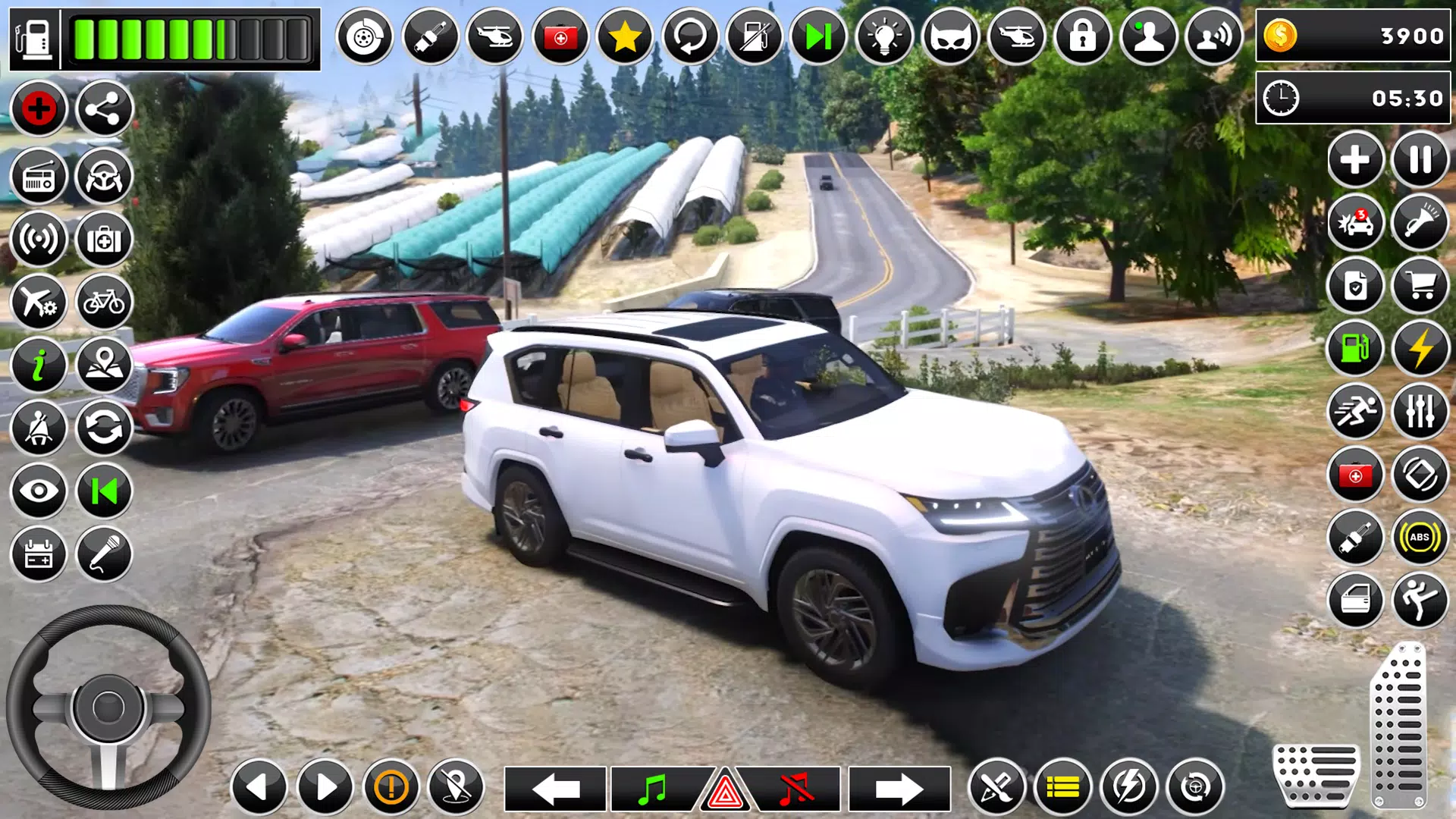Screen dimensions: 1456x819
Task: Toggle headlights with the light bulb icon
Action: 884,36
